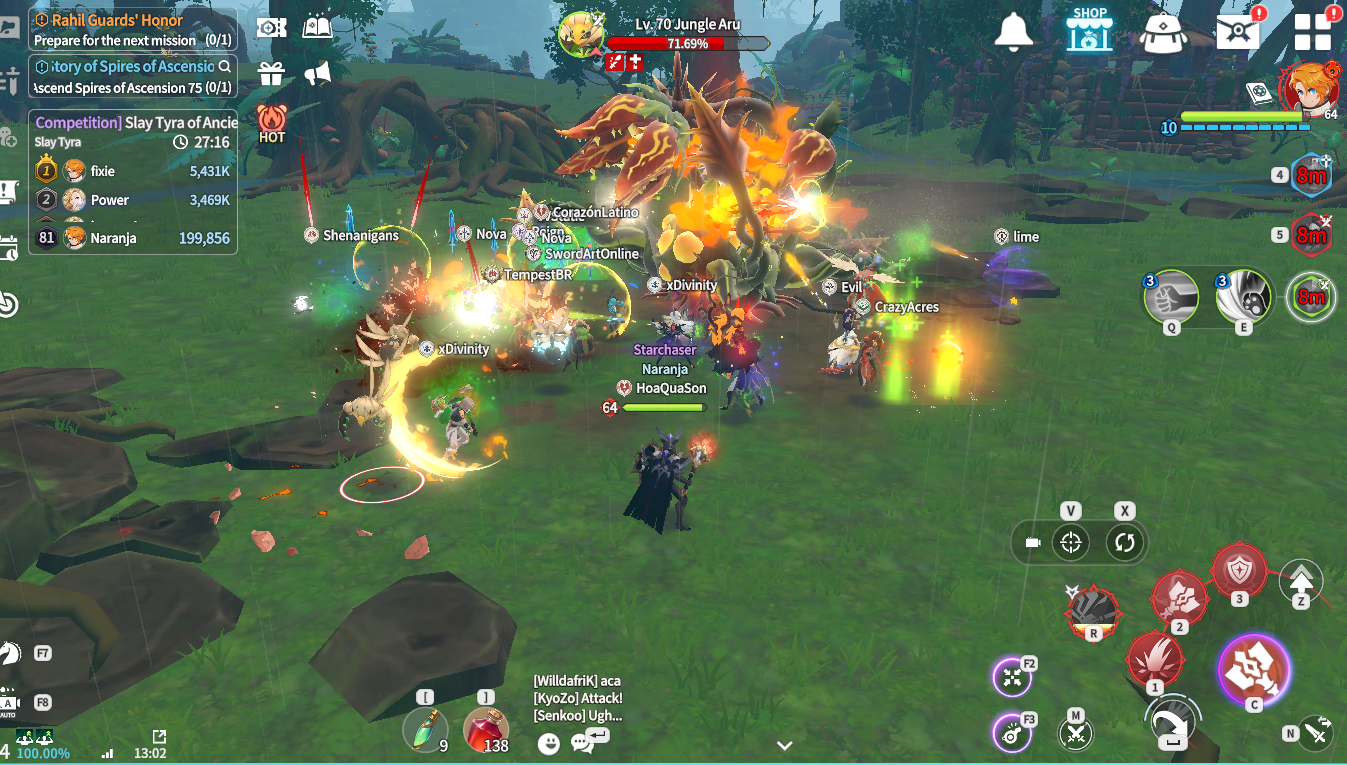Activate the main attack skill button C

pyautogui.click(x=1253, y=666)
